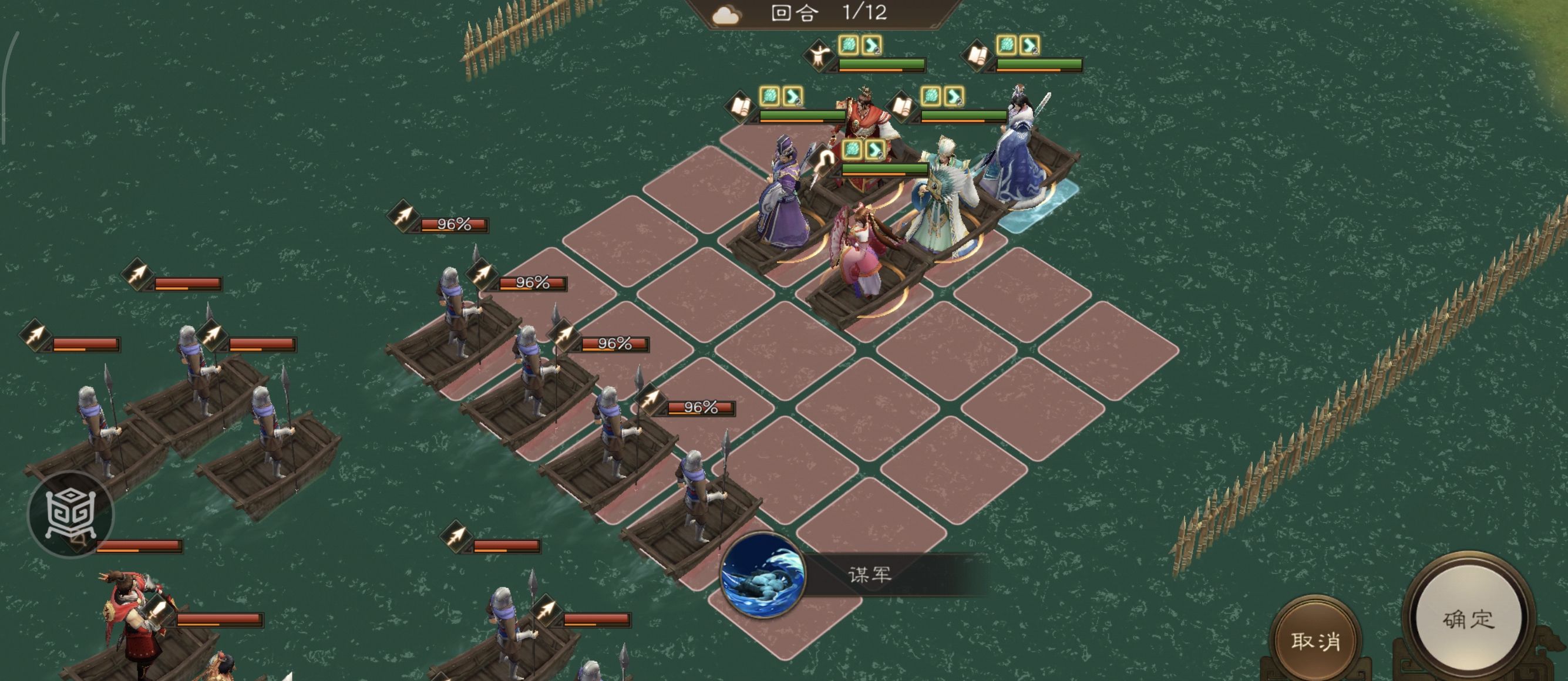Confirm the action with 确定

point(1468,620)
